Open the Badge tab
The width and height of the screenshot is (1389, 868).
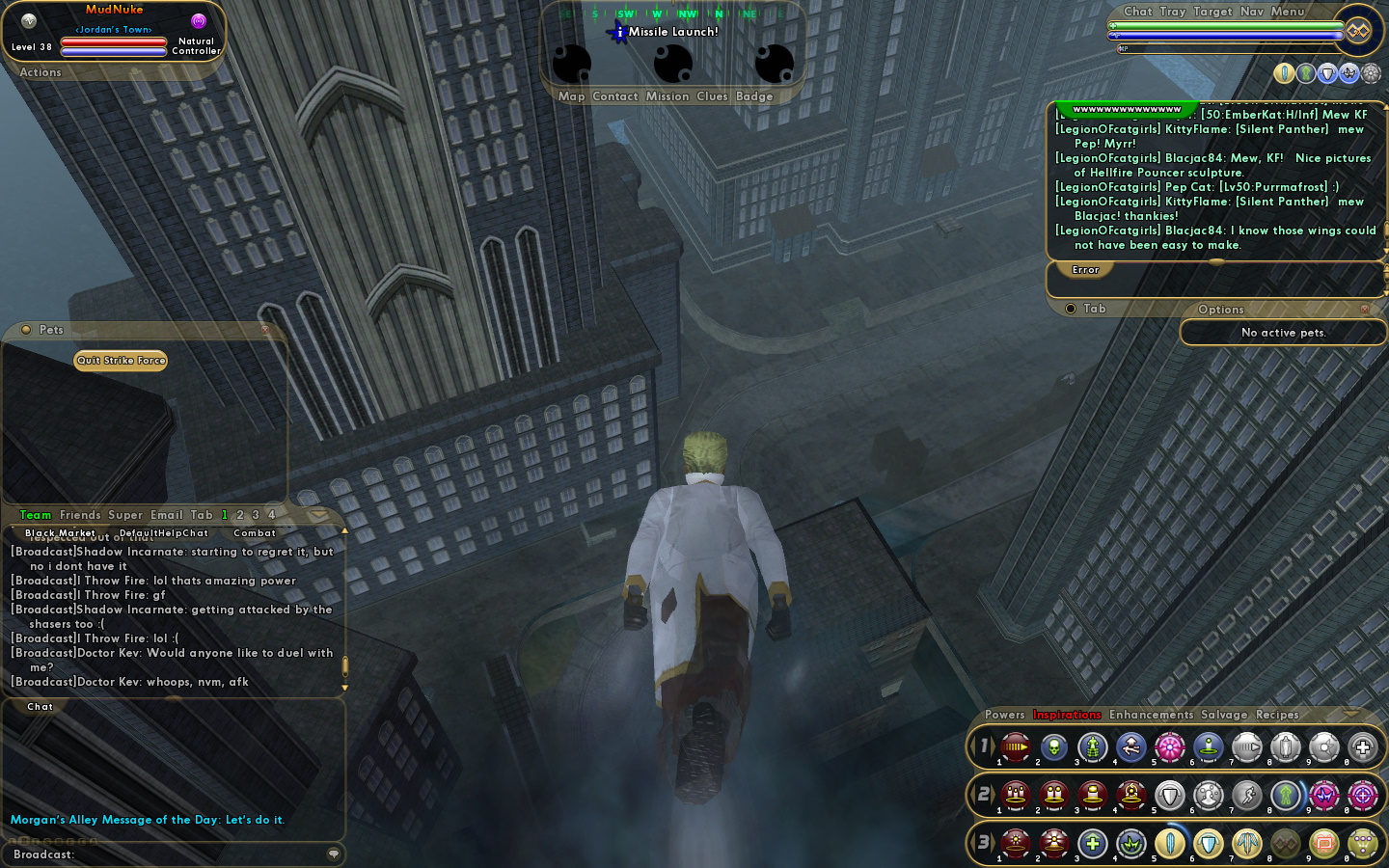click(x=754, y=96)
